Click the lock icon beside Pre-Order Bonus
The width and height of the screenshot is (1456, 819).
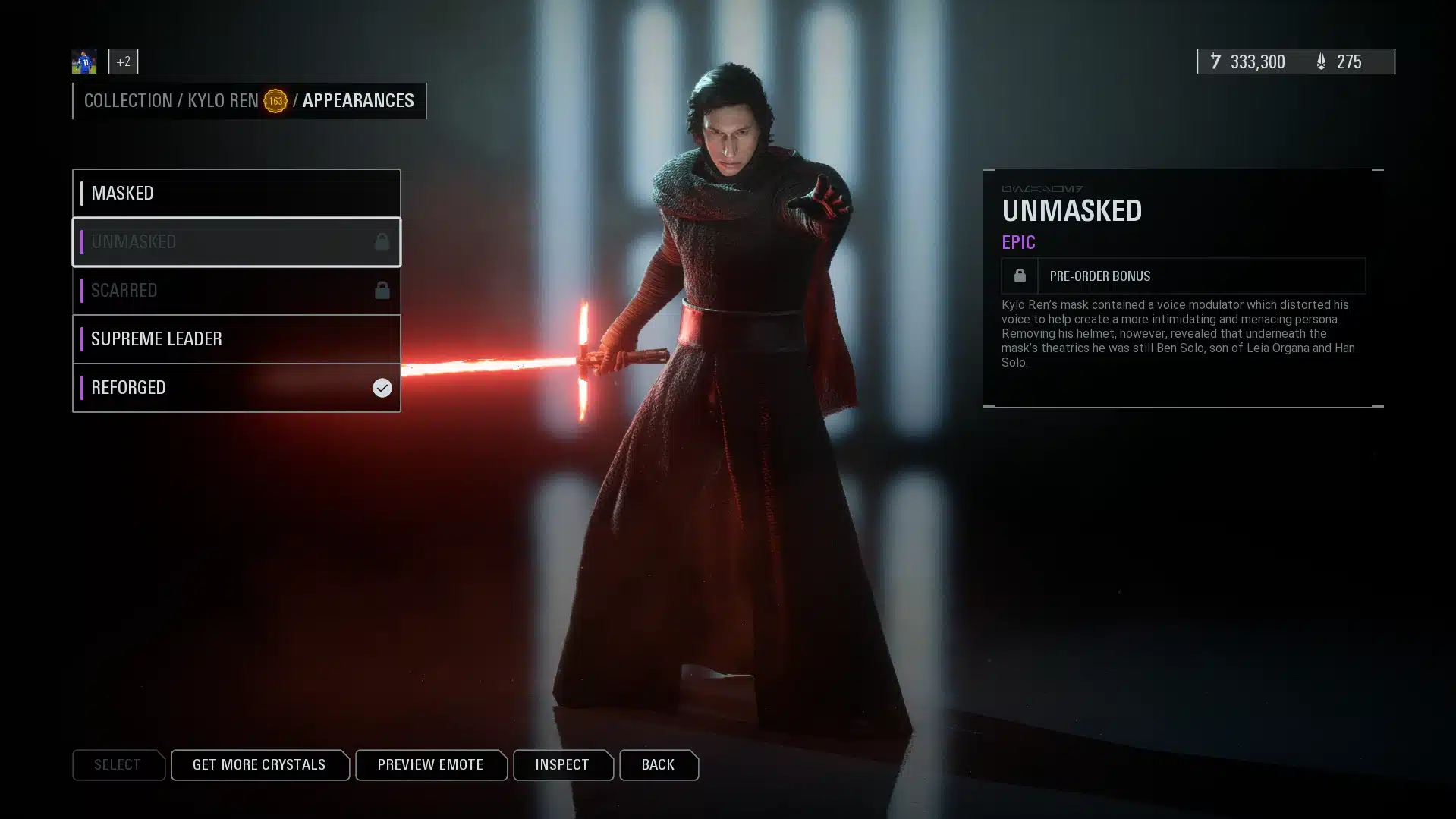click(x=1019, y=276)
